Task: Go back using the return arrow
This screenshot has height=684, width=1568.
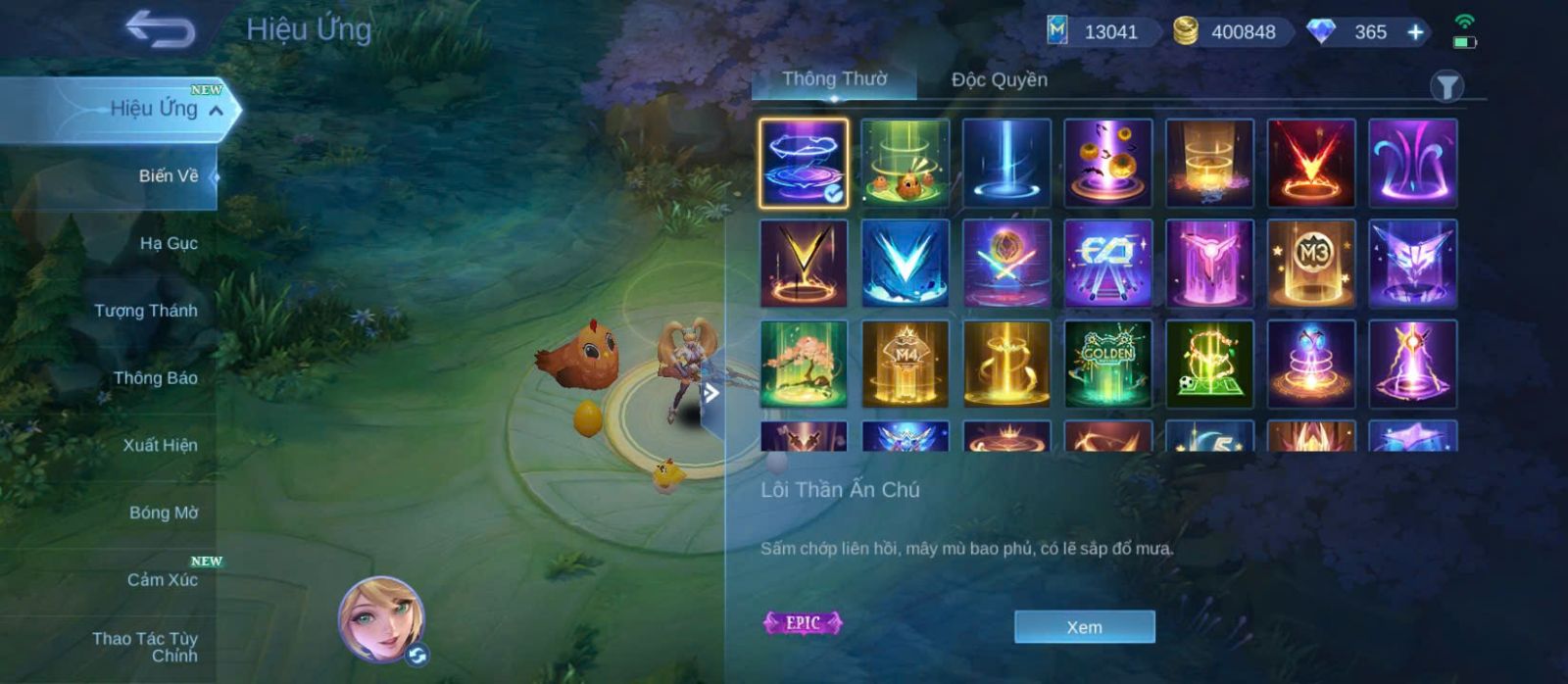Action: tap(160, 29)
